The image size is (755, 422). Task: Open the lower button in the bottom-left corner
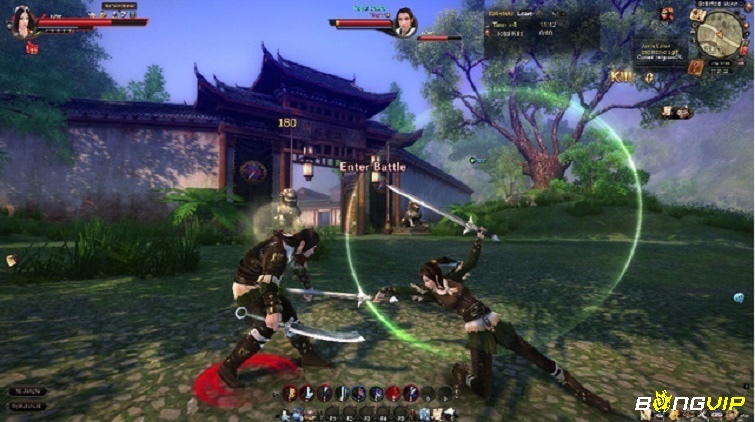click(26, 406)
